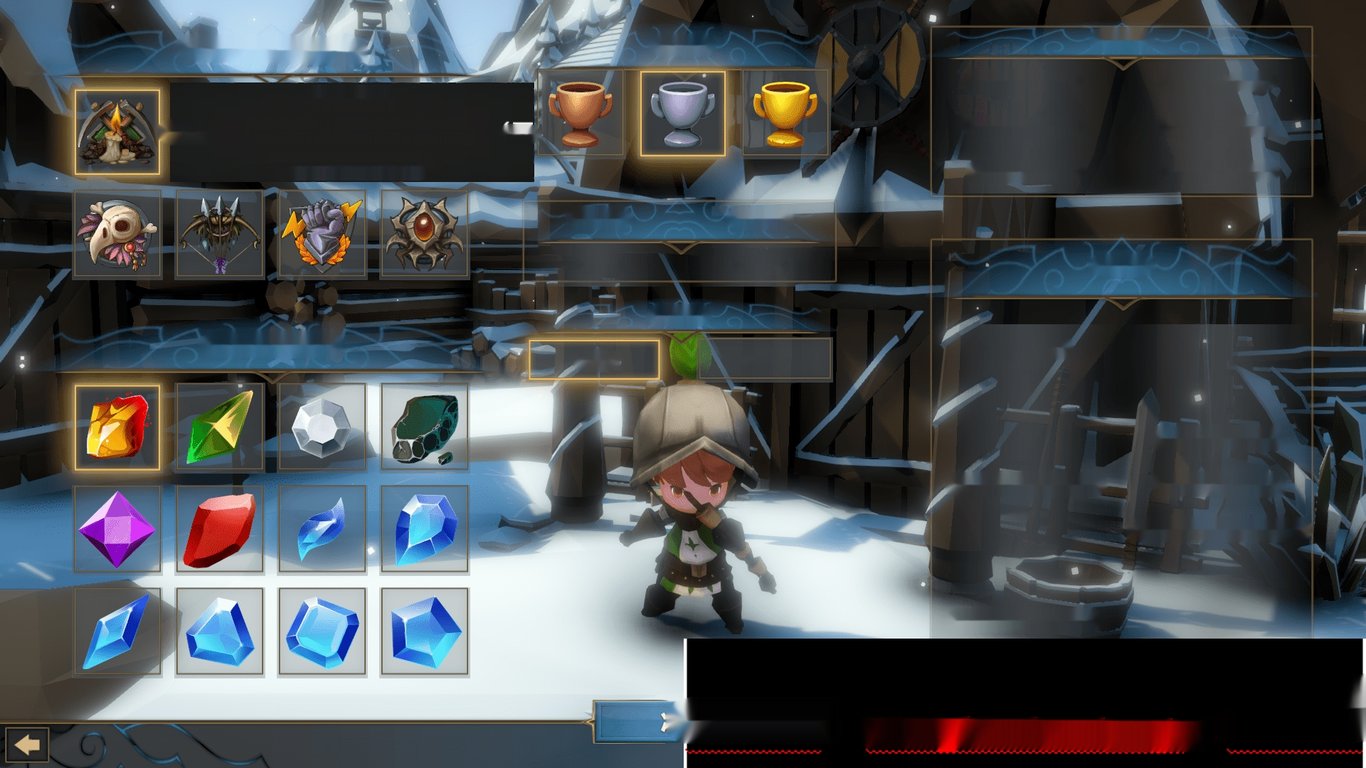Screen dimensions: 1366x768
Task: Select the spiked bow emblem
Action: point(220,235)
